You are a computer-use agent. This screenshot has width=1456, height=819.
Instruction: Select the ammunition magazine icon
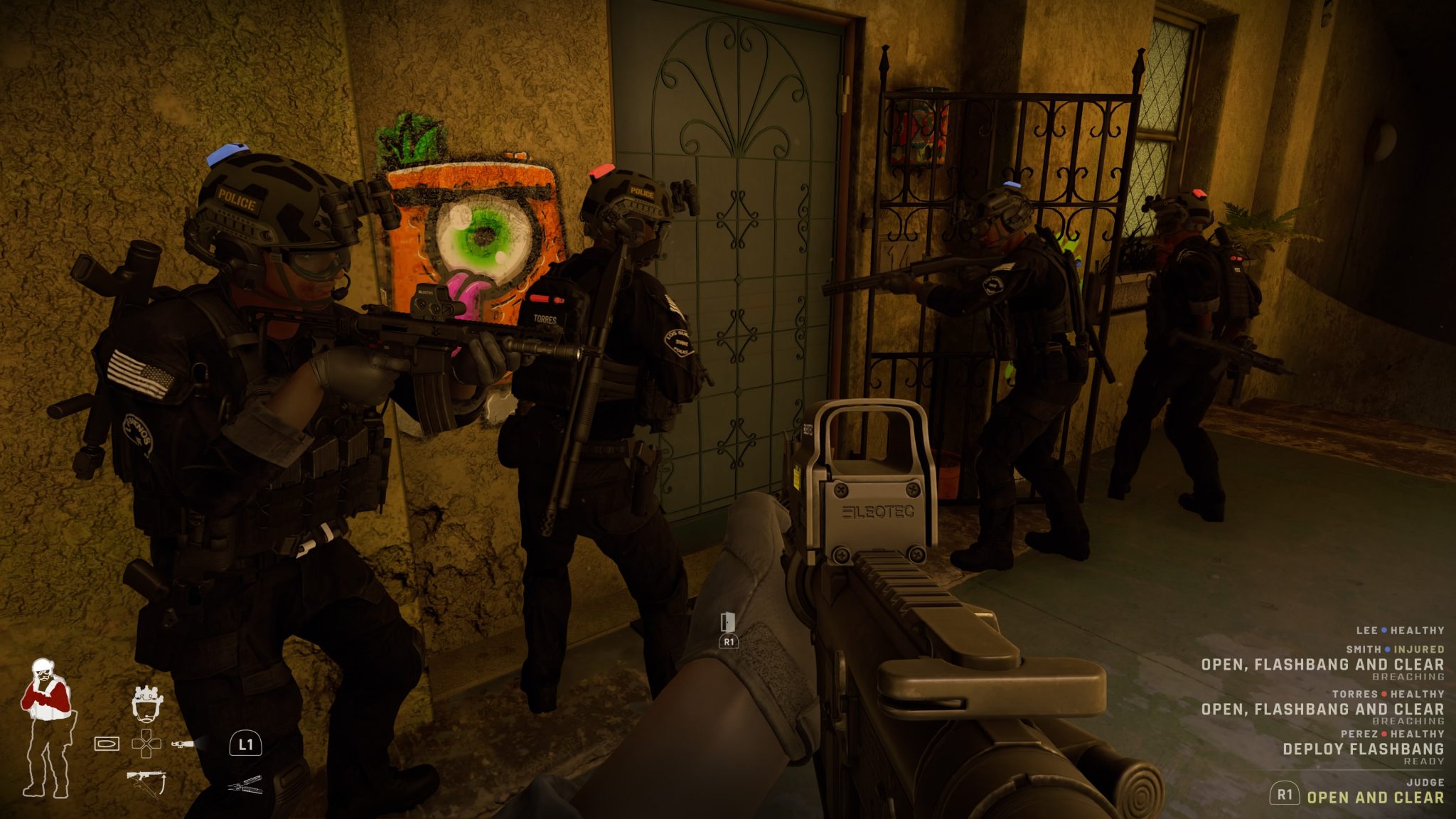coord(107,744)
